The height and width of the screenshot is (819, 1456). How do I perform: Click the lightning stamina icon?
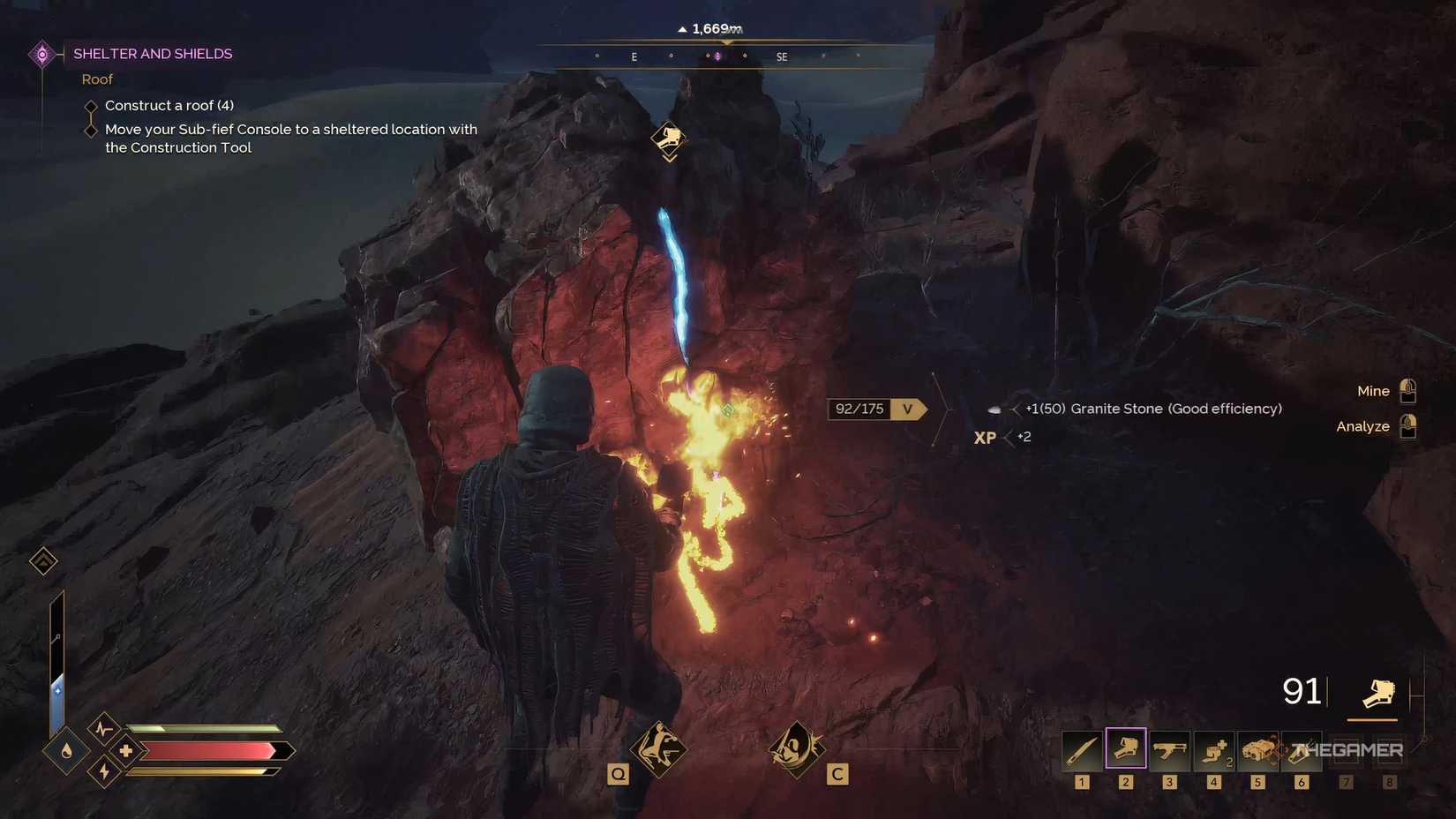click(x=103, y=770)
